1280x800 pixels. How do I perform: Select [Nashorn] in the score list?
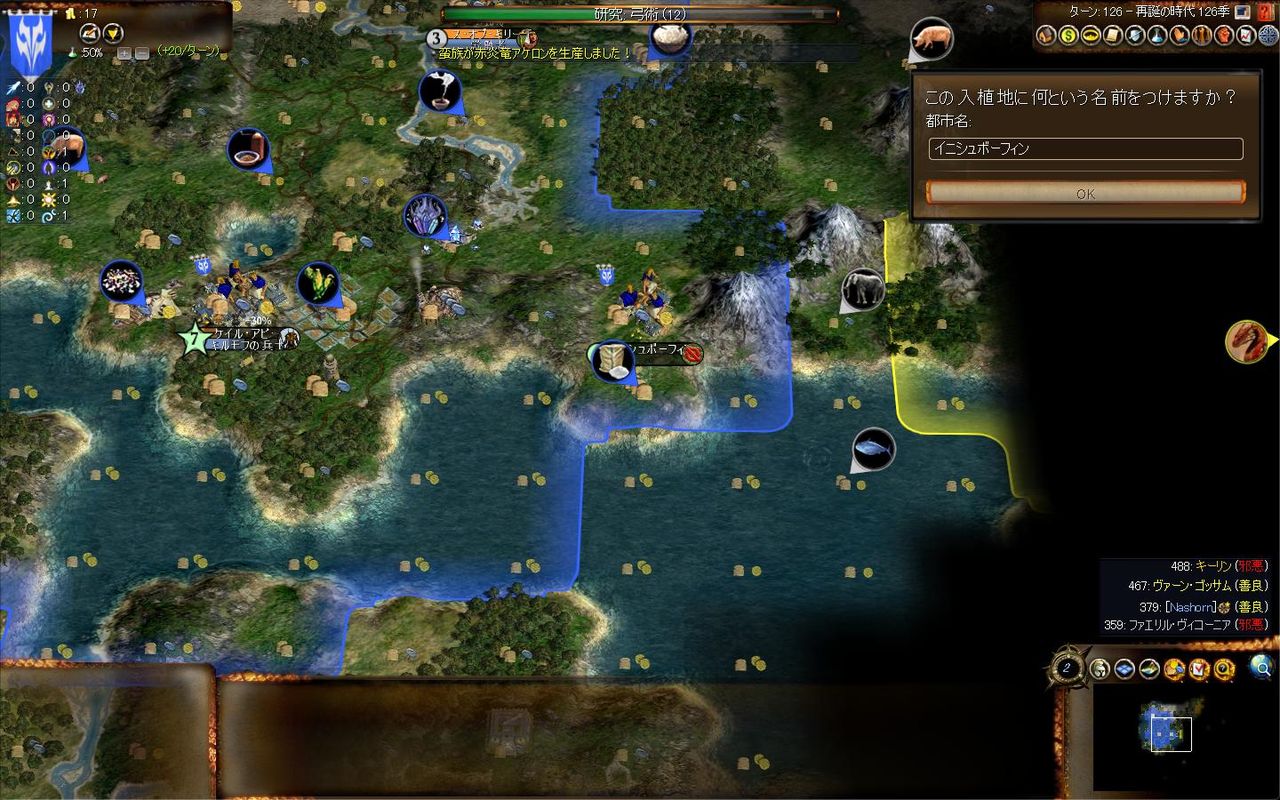[1190, 606]
